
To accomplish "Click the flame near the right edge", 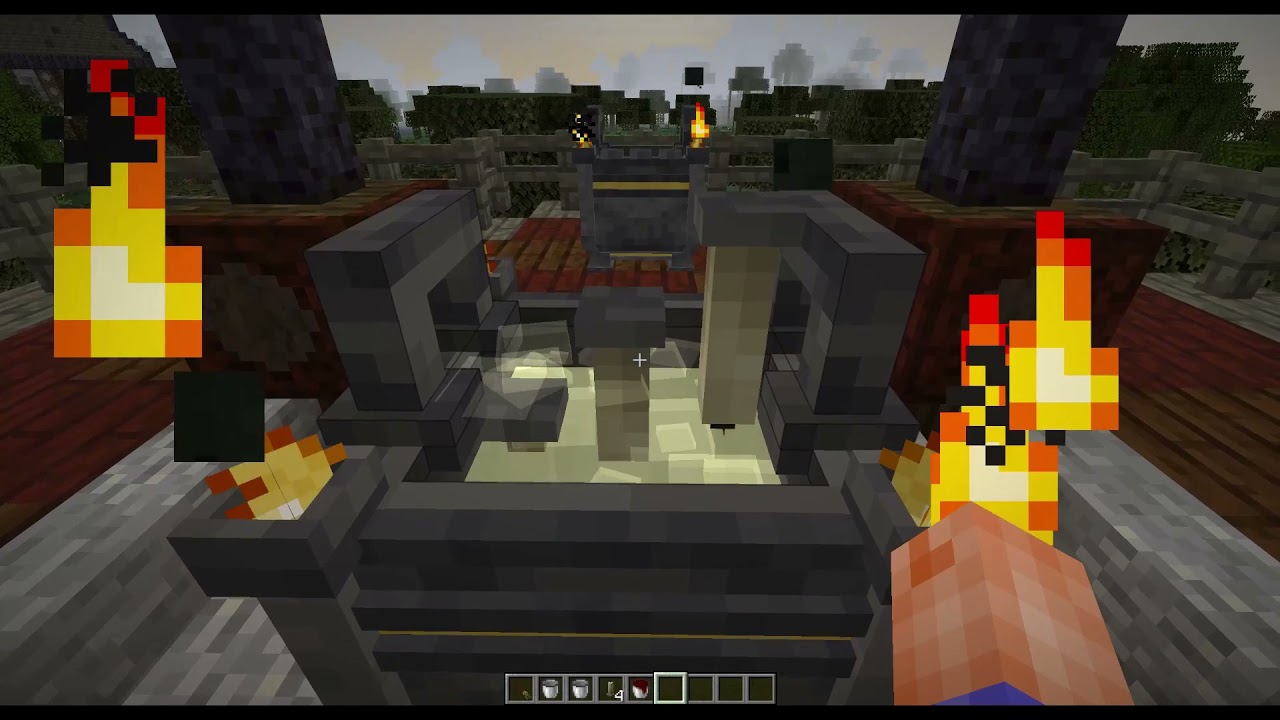I will 1060,330.
